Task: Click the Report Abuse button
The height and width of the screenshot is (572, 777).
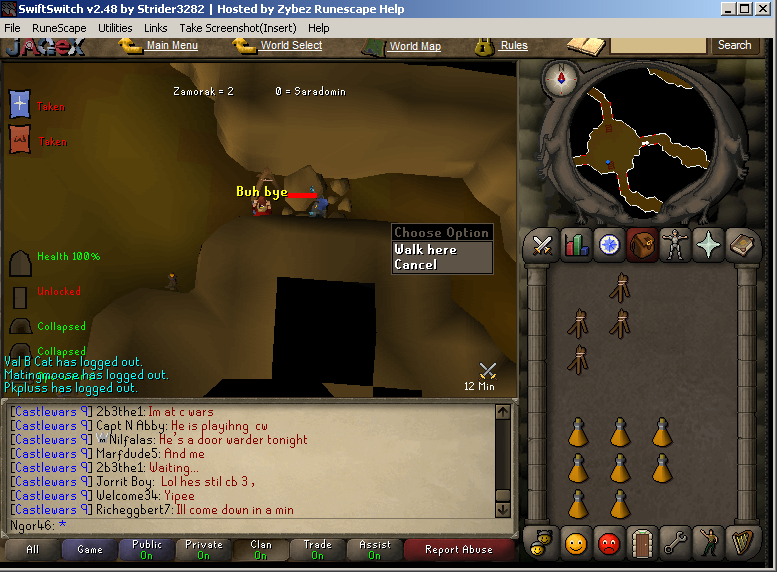Action: (458, 549)
